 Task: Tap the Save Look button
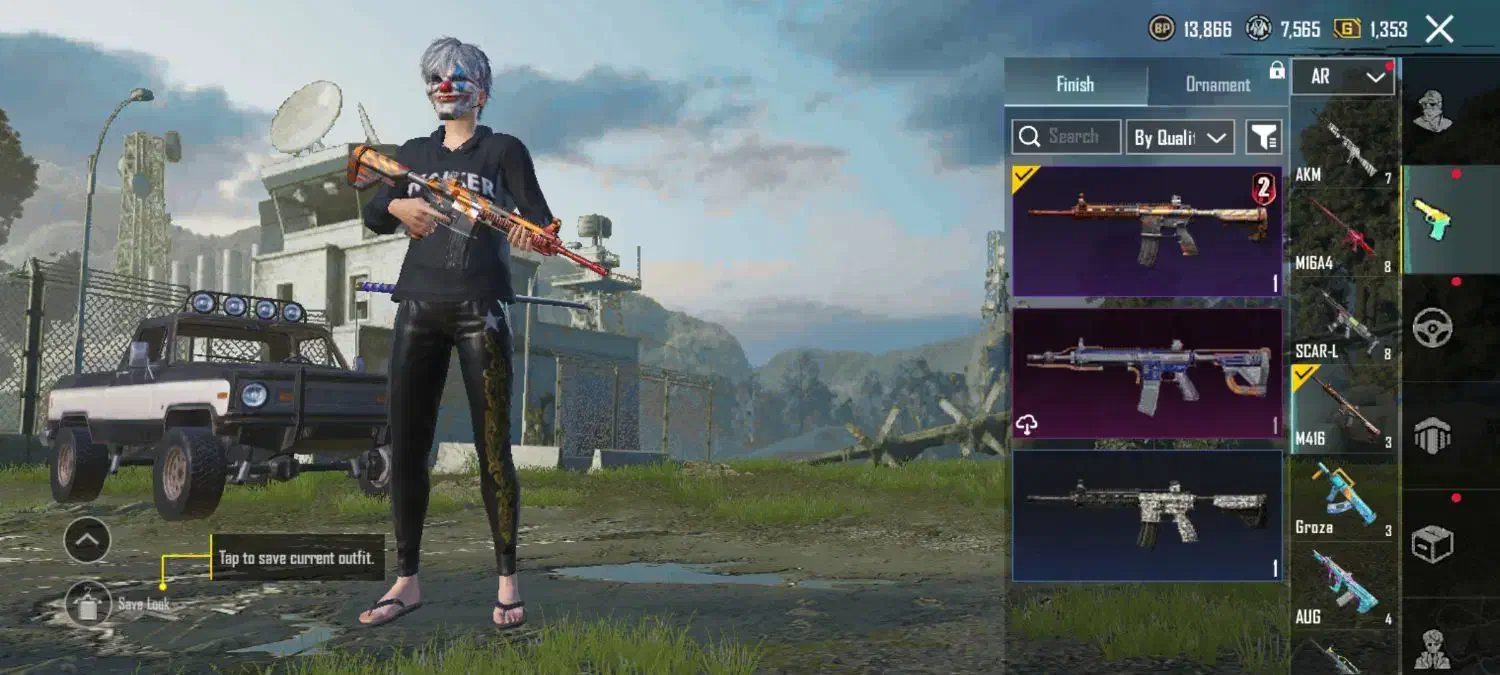[89, 603]
